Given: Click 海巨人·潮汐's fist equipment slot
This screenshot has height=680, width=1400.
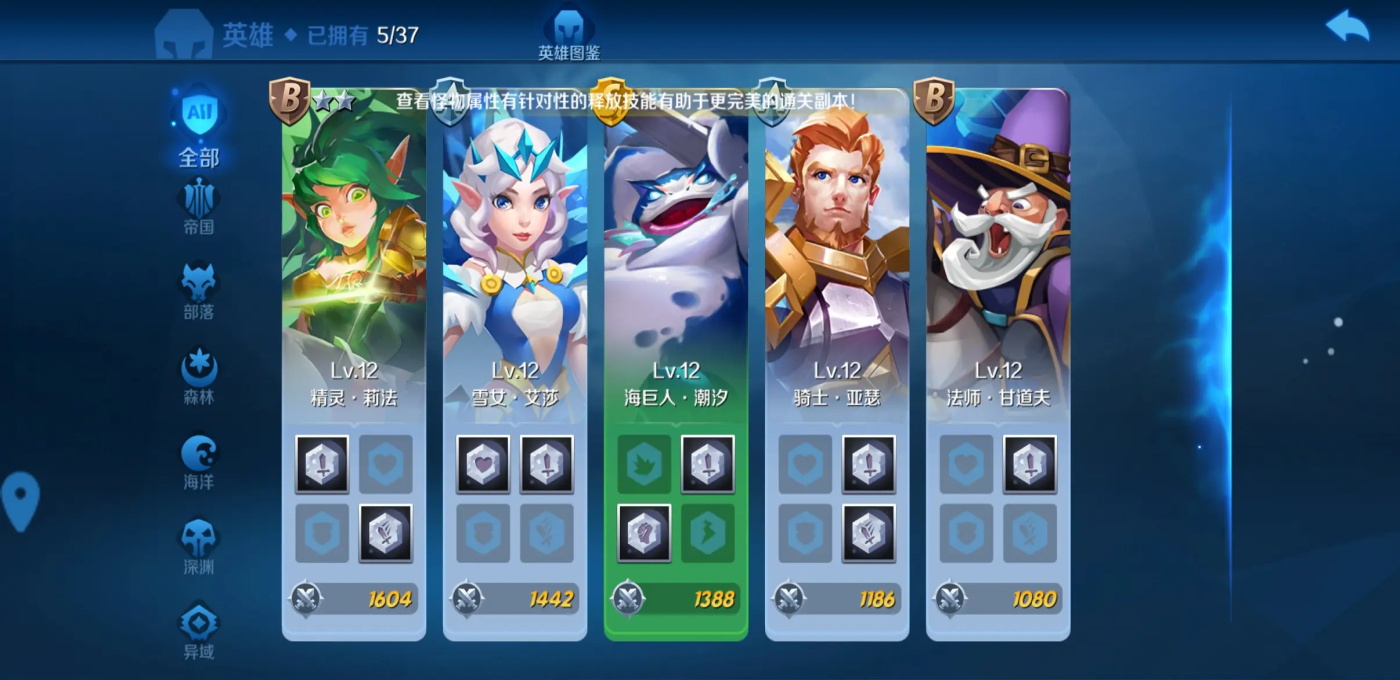Looking at the screenshot, I should [644, 533].
